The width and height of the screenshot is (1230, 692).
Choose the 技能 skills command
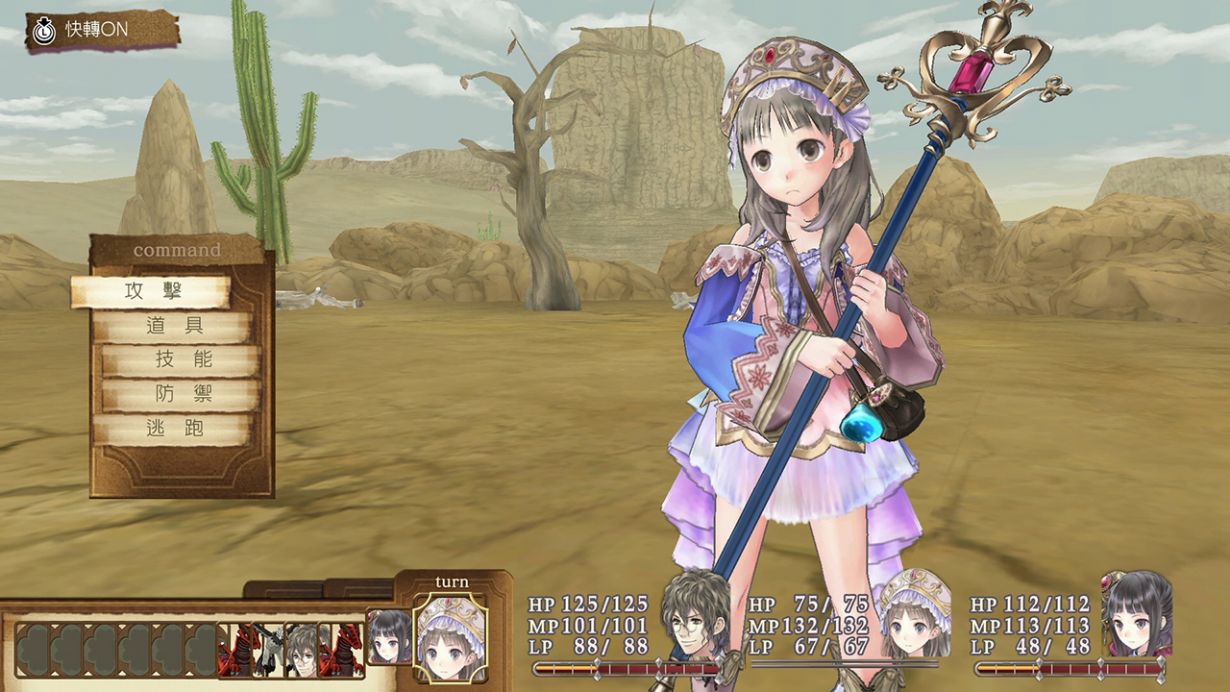tap(182, 361)
